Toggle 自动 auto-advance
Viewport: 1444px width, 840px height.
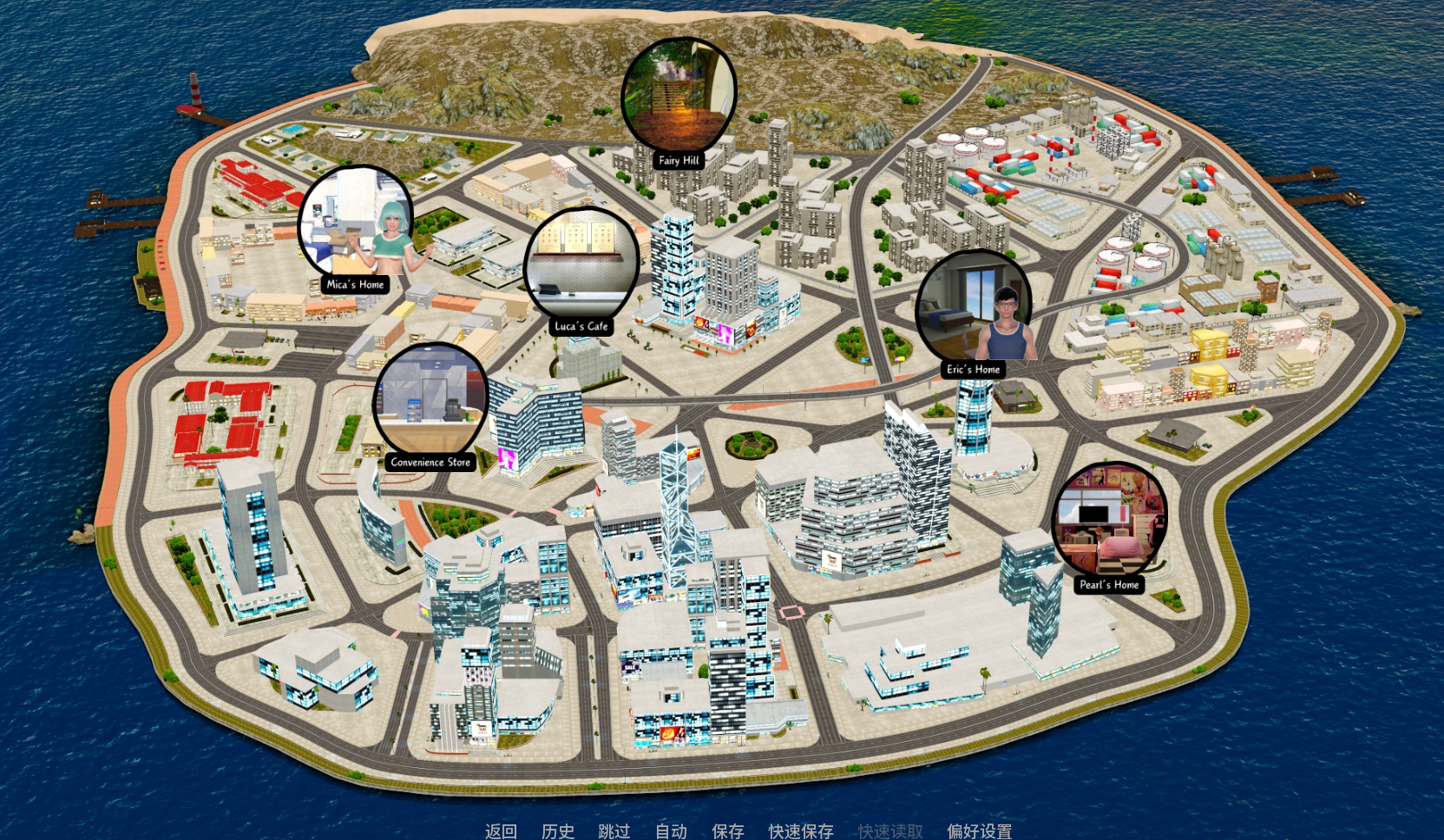(671, 830)
